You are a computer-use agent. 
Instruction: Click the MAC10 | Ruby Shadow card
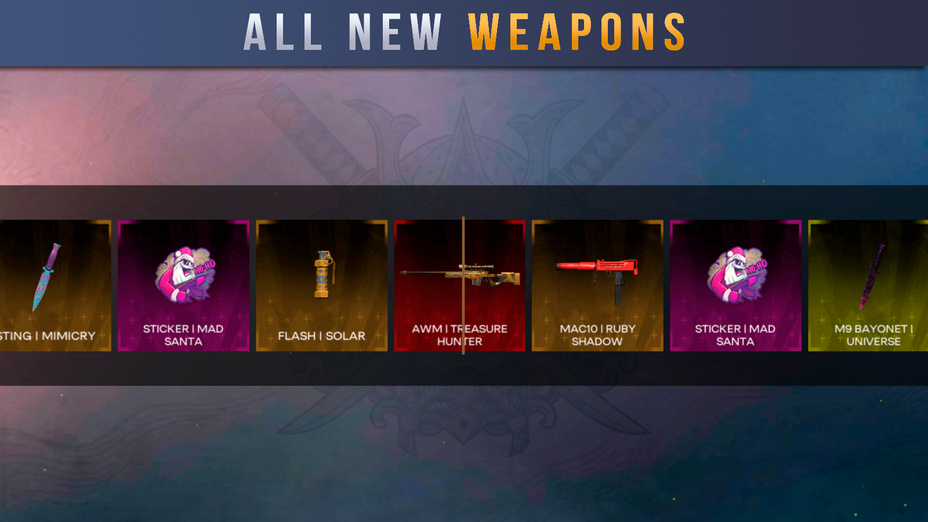tap(597, 285)
